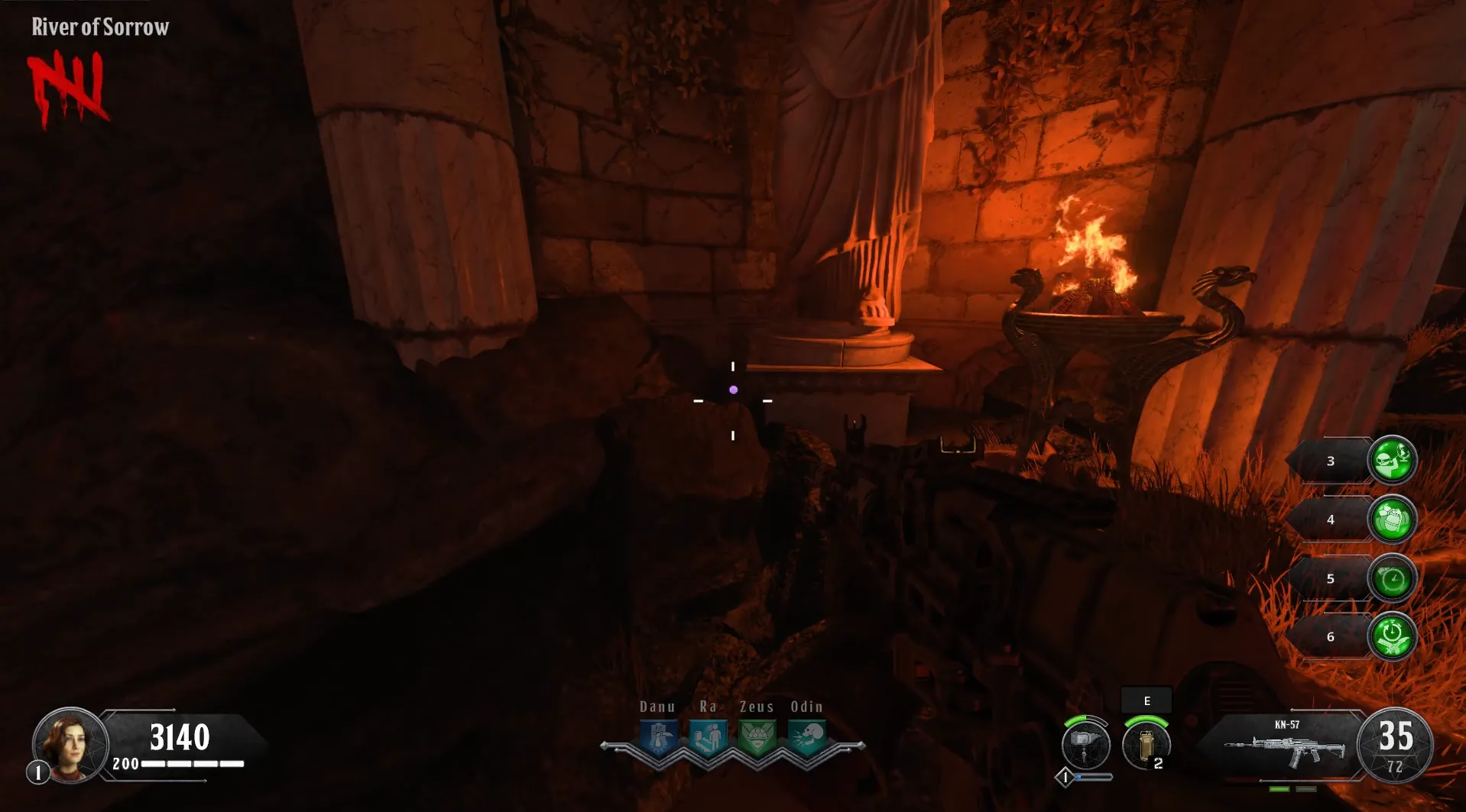Use the grenade elixir in slot 4

coord(1392,519)
